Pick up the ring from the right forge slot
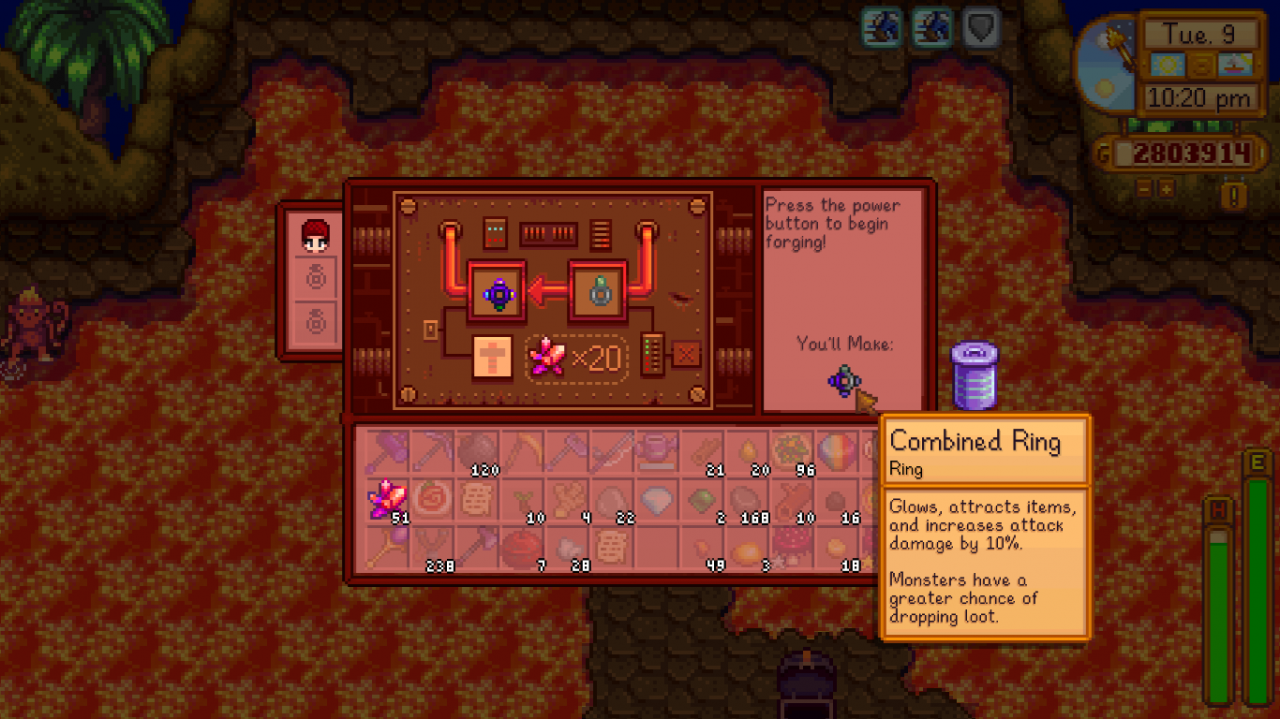1280x719 pixels. [x=598, y=294]
